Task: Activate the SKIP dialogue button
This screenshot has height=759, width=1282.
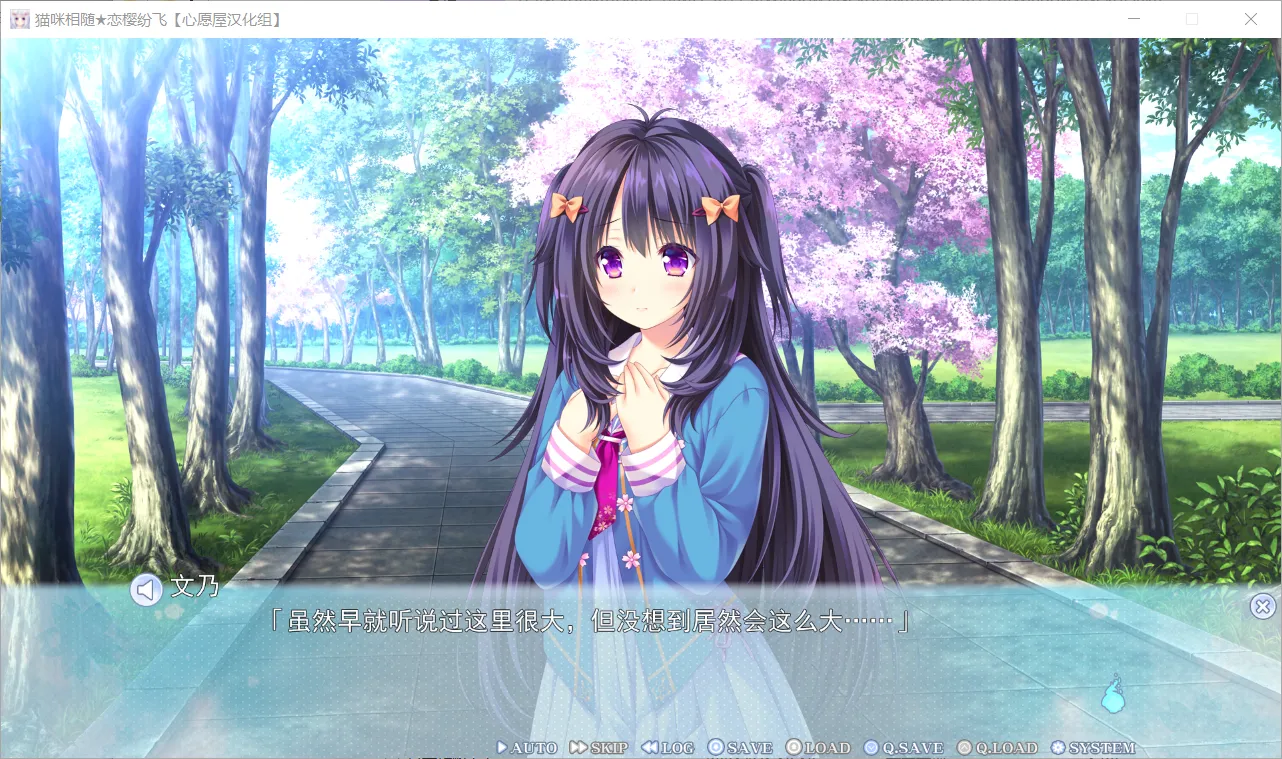Action: [x=598, y=748]
